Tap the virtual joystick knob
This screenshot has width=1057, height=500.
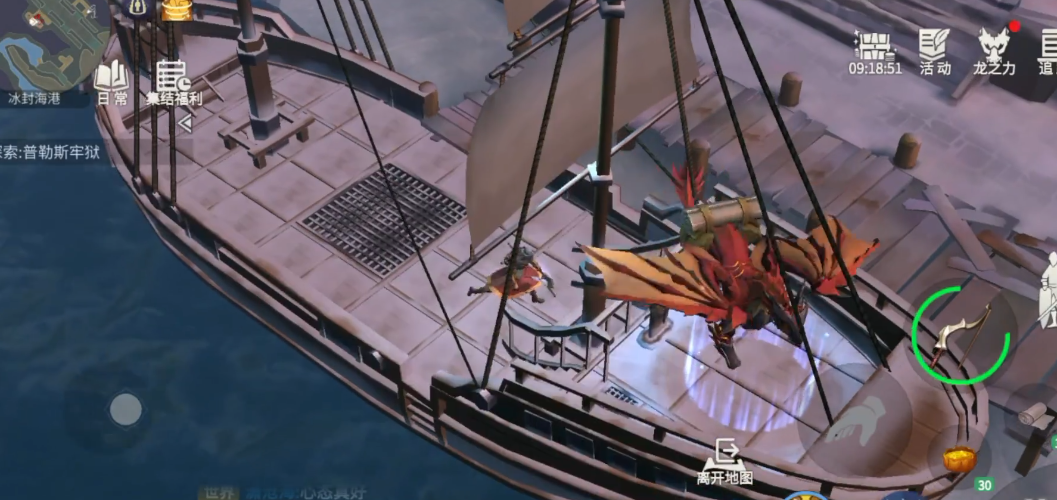pyautogui.click(x=125, y=408)
